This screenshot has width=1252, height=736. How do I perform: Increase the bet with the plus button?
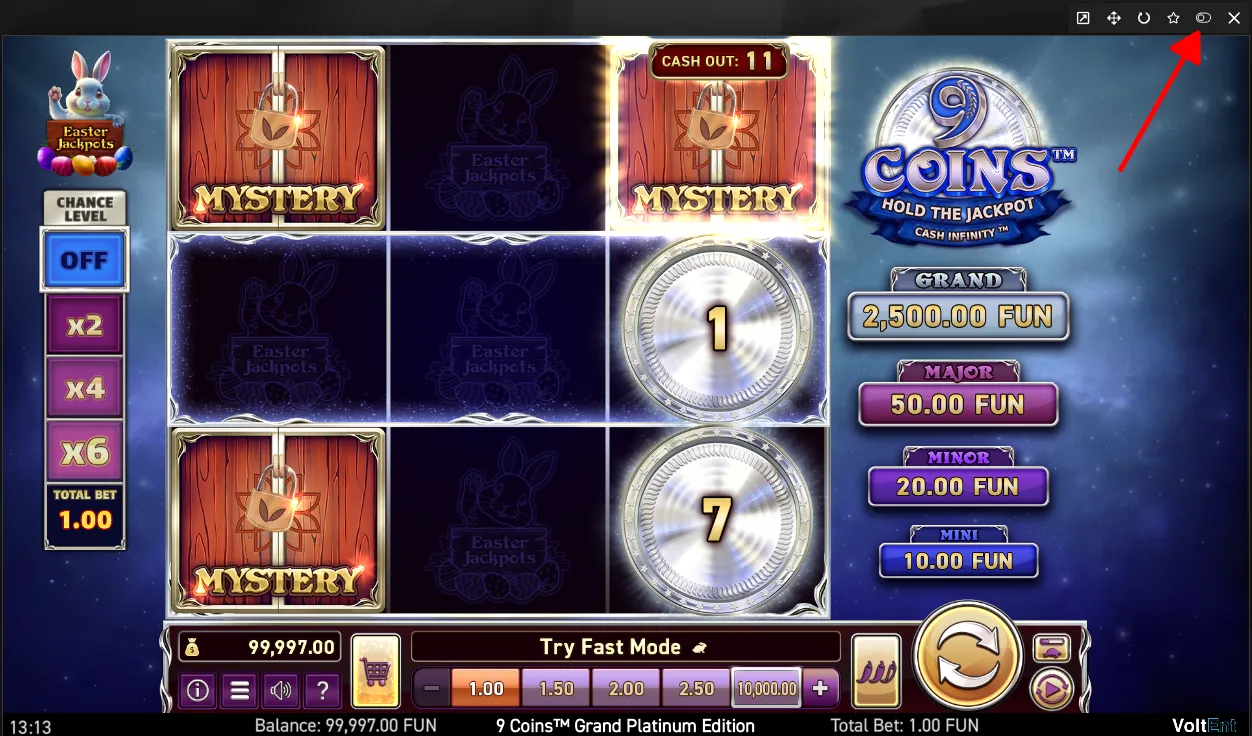(820, 689)
